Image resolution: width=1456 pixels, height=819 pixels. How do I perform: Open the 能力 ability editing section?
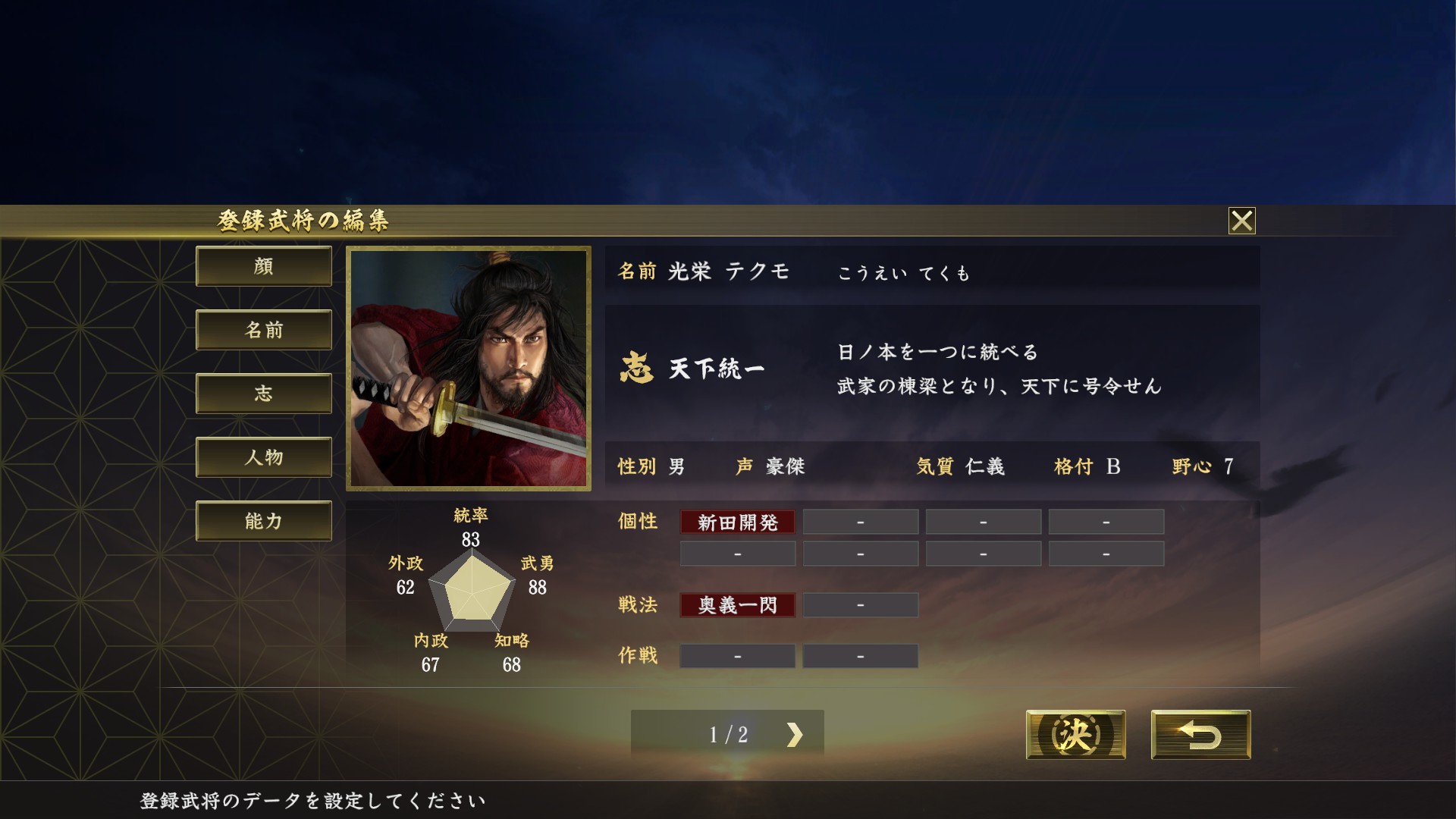pos(263,521)
